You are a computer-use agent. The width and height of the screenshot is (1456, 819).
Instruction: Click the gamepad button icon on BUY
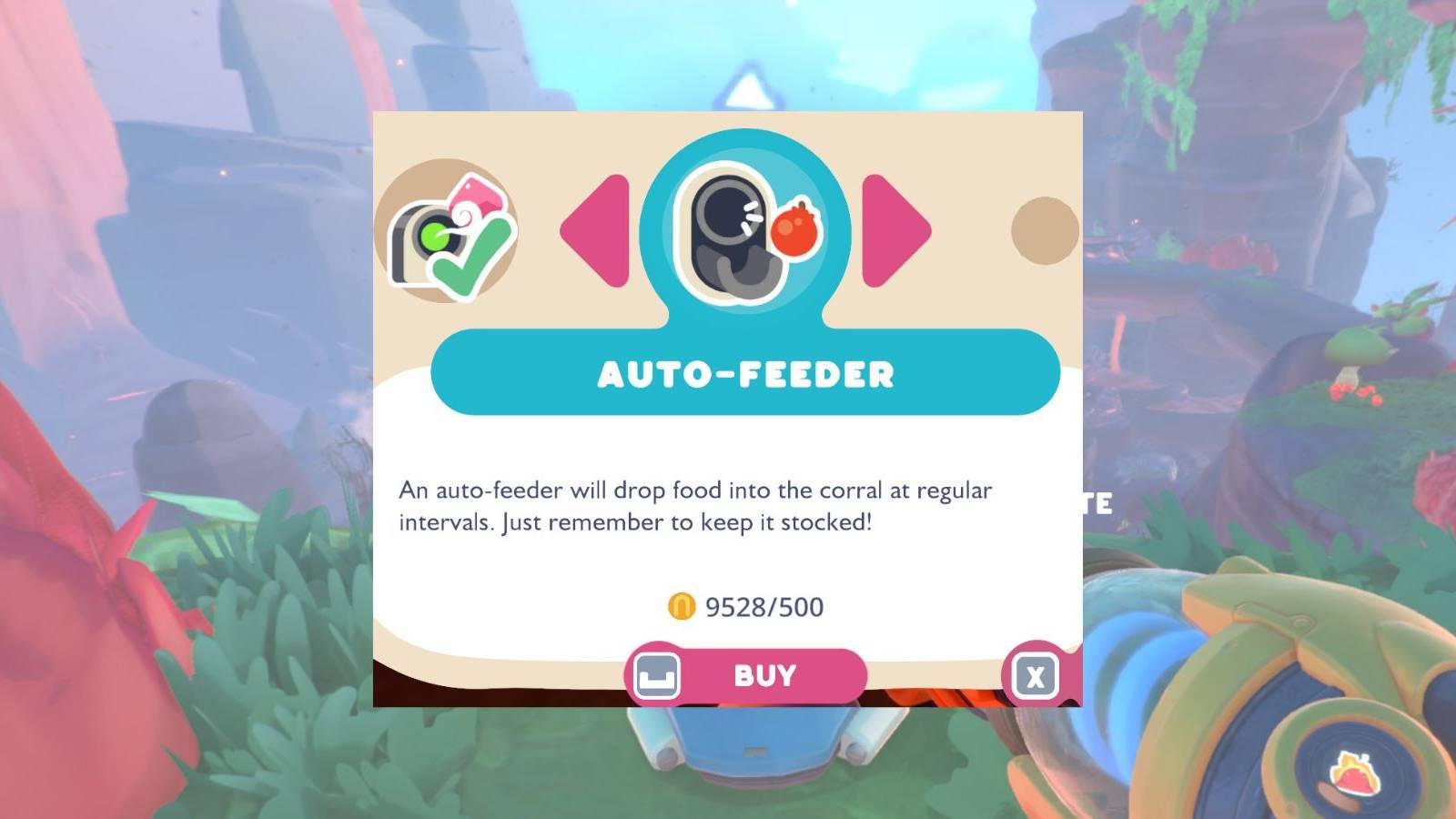tap(657, 675)
